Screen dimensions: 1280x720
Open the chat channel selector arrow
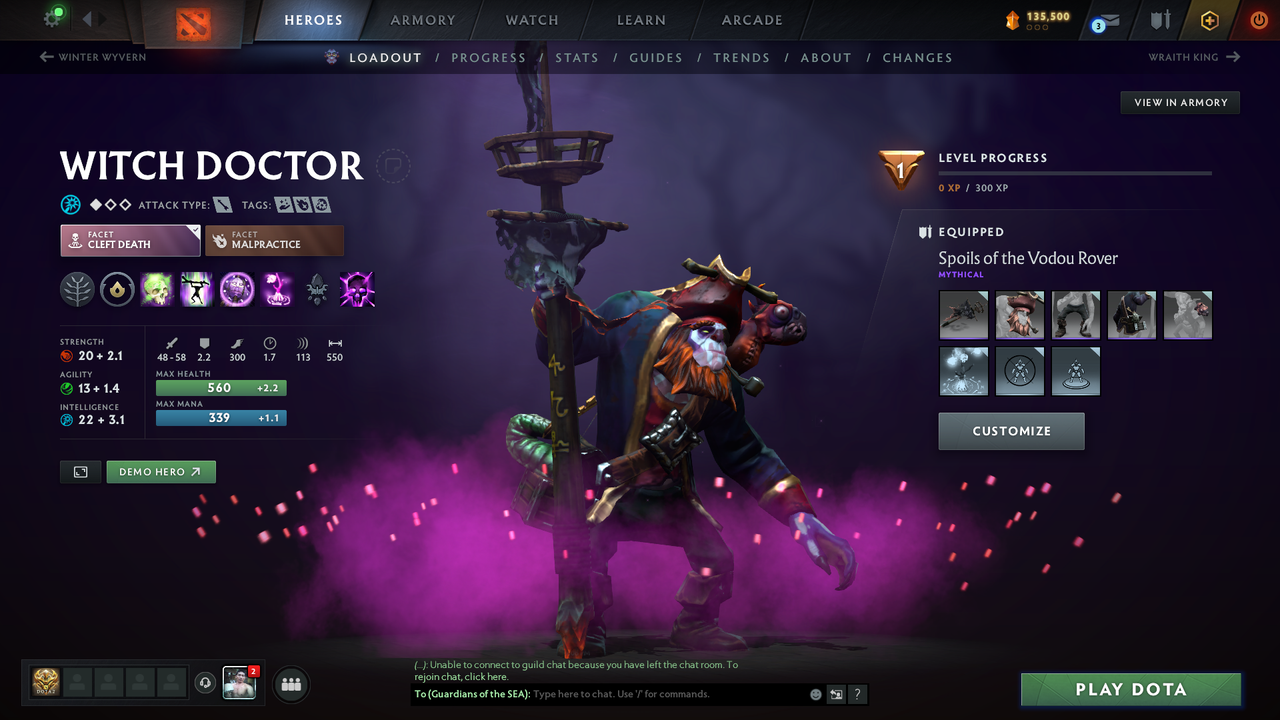click(x=836, y=693)
